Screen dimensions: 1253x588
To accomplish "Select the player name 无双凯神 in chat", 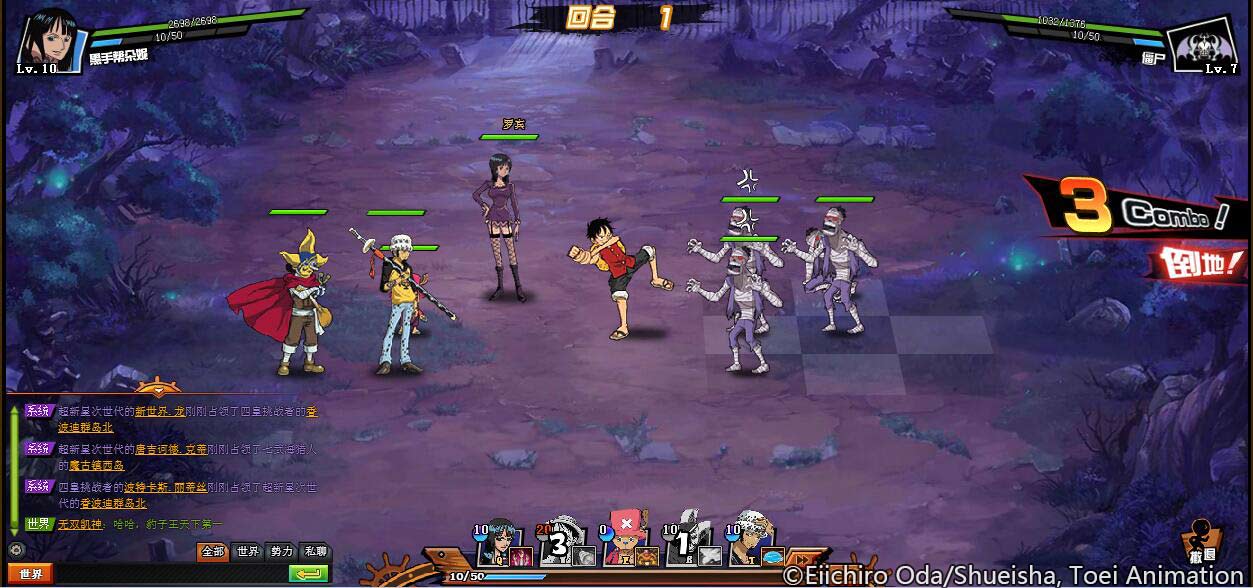I will click(82, 524).
